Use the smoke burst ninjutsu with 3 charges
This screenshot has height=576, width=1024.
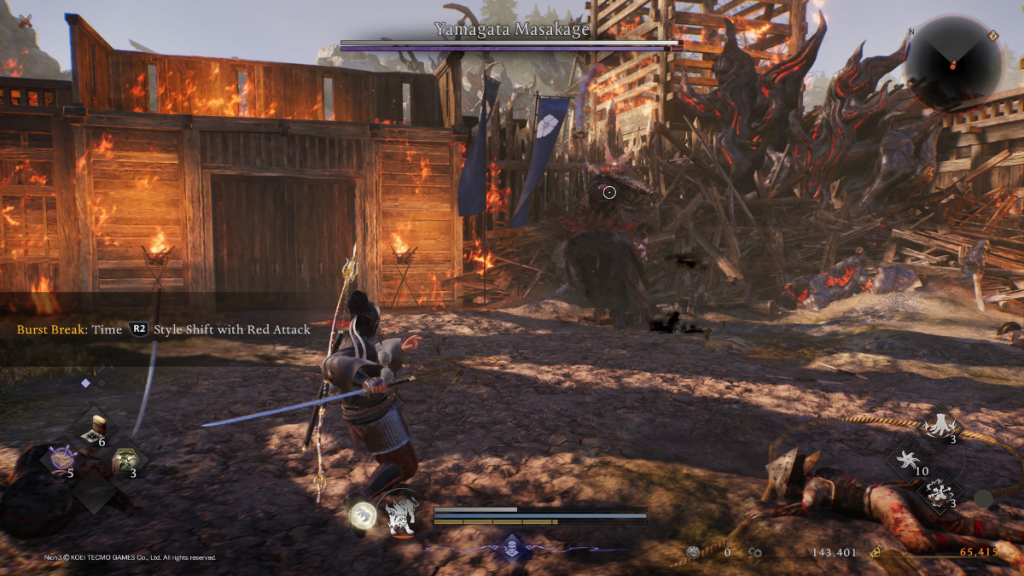point(939,492)
